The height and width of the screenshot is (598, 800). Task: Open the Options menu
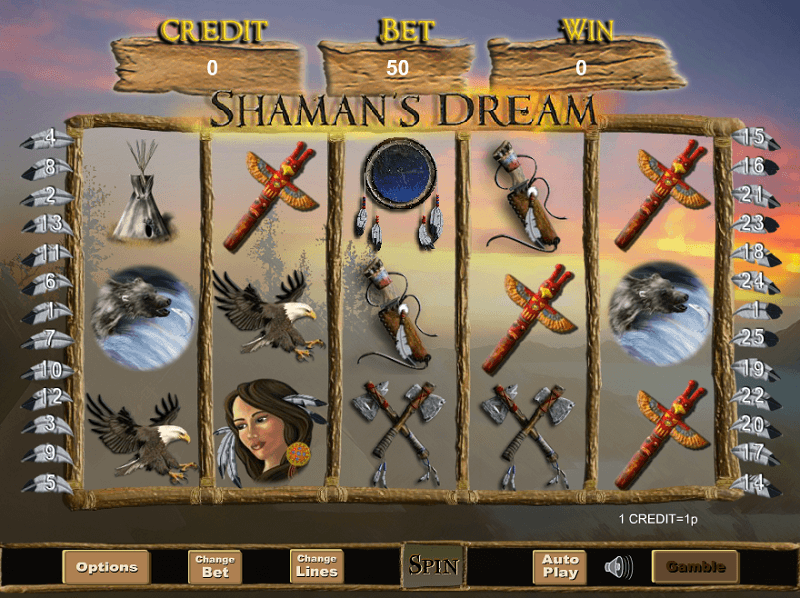click(106, 567)
